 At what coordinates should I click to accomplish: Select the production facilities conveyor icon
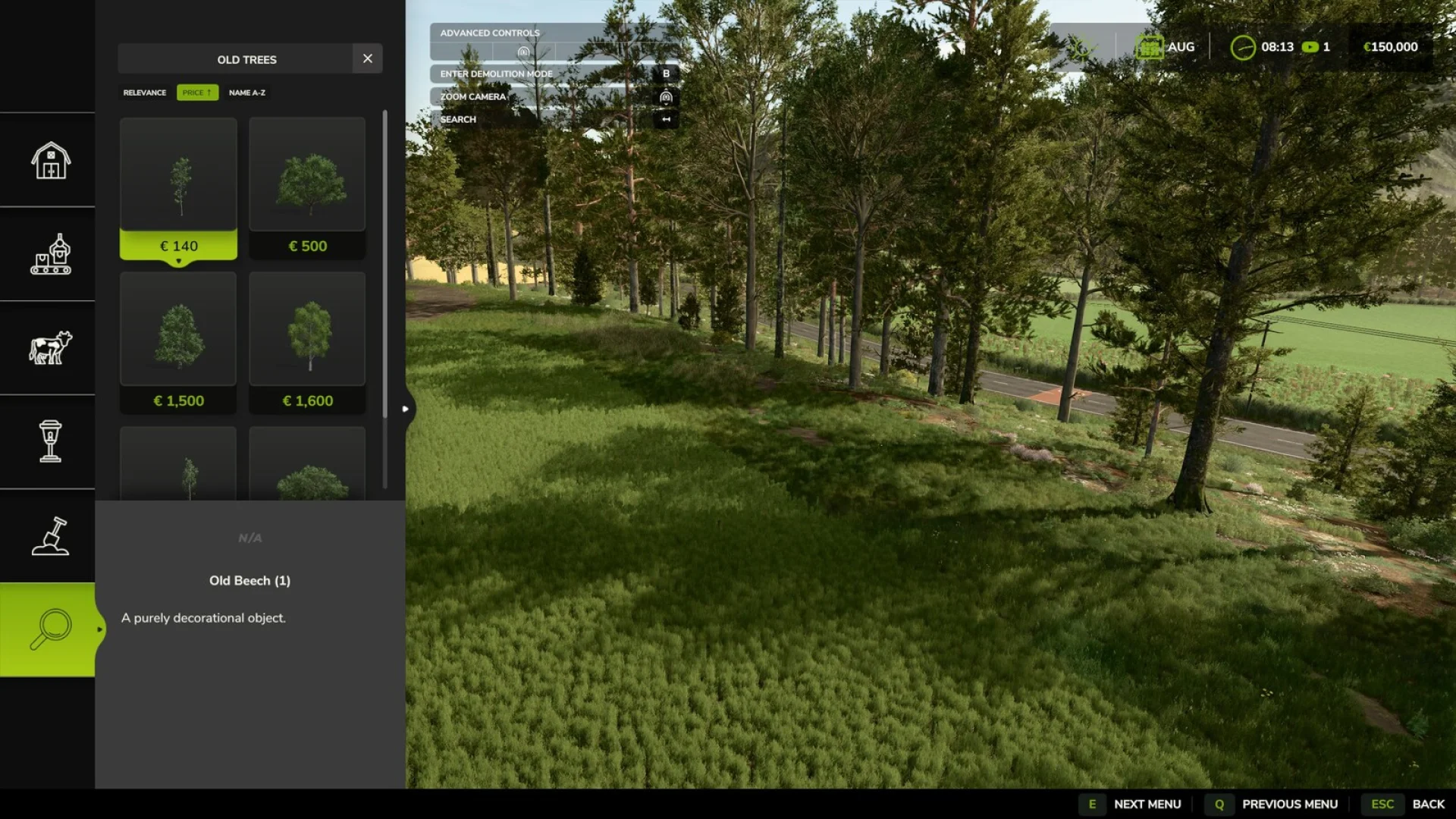48,256
